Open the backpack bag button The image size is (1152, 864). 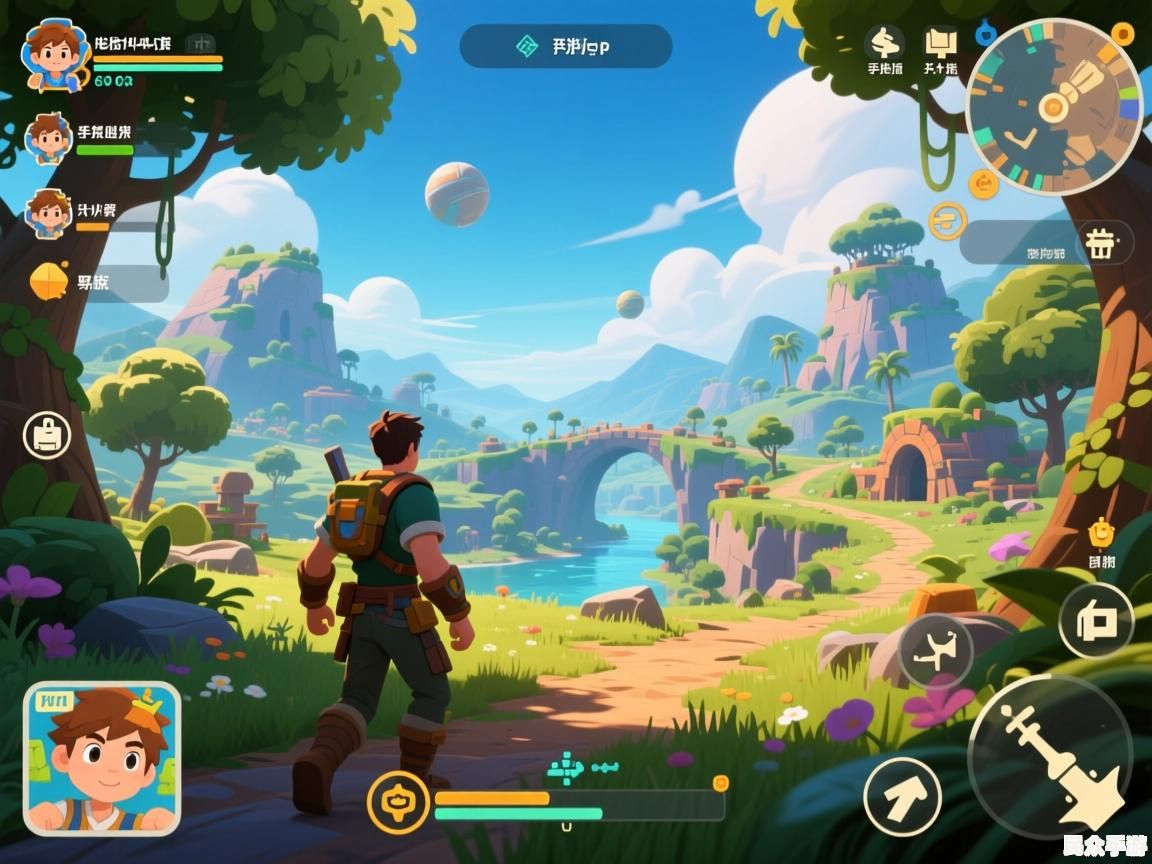(47, 435)
